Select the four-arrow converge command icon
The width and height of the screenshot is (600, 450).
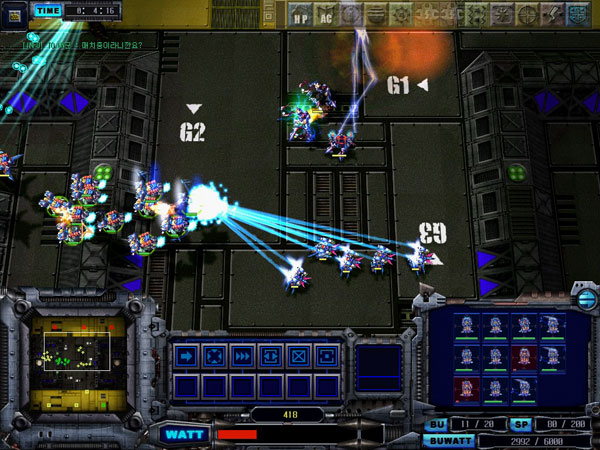pos(213,356)
